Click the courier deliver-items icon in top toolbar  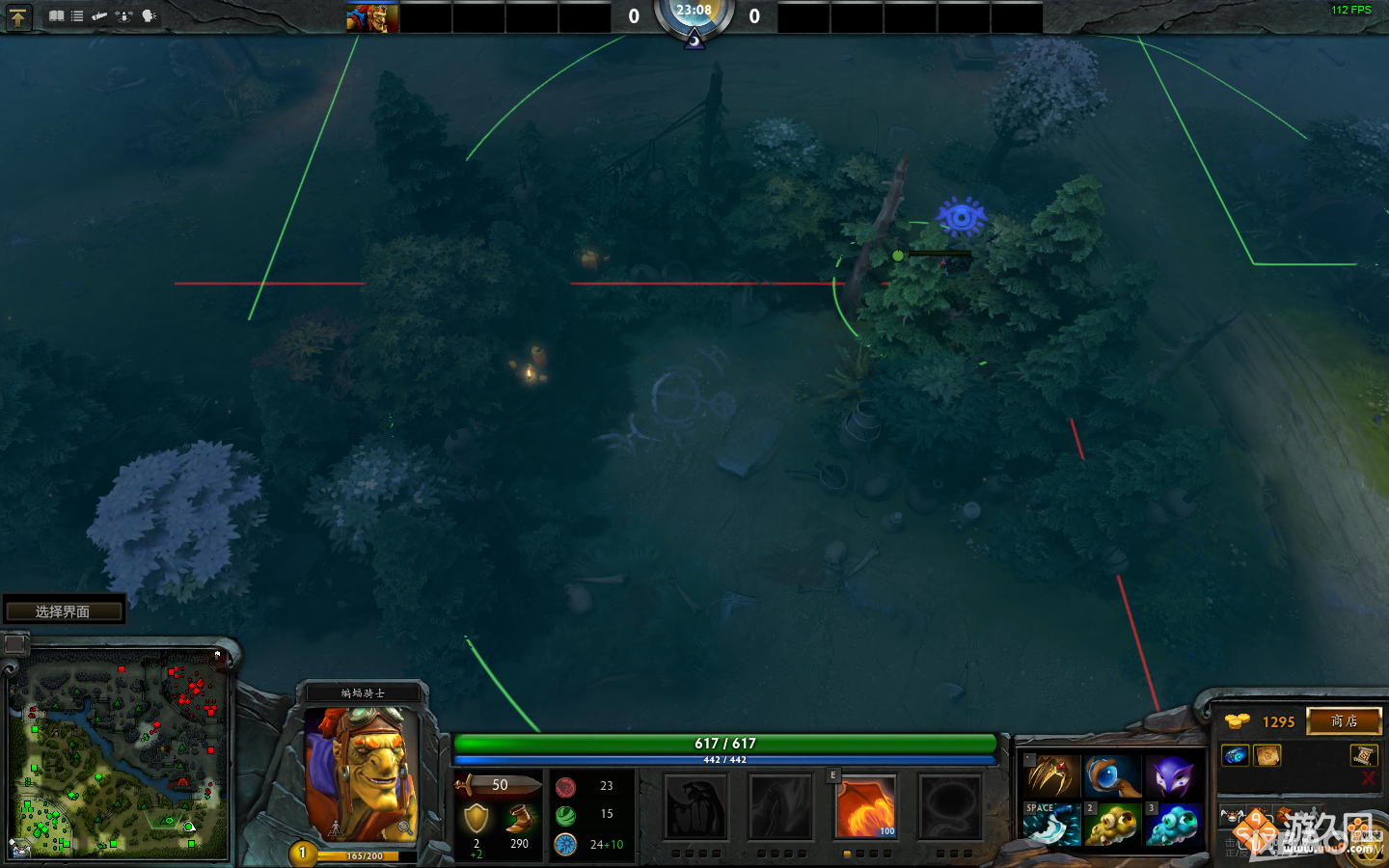click(x=123, y=16)
